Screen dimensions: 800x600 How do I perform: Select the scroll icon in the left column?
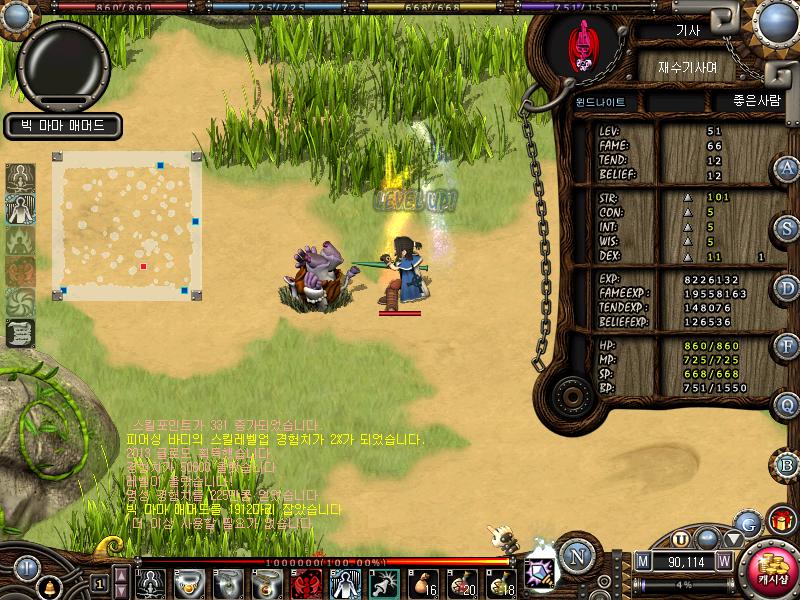(20, 333)
